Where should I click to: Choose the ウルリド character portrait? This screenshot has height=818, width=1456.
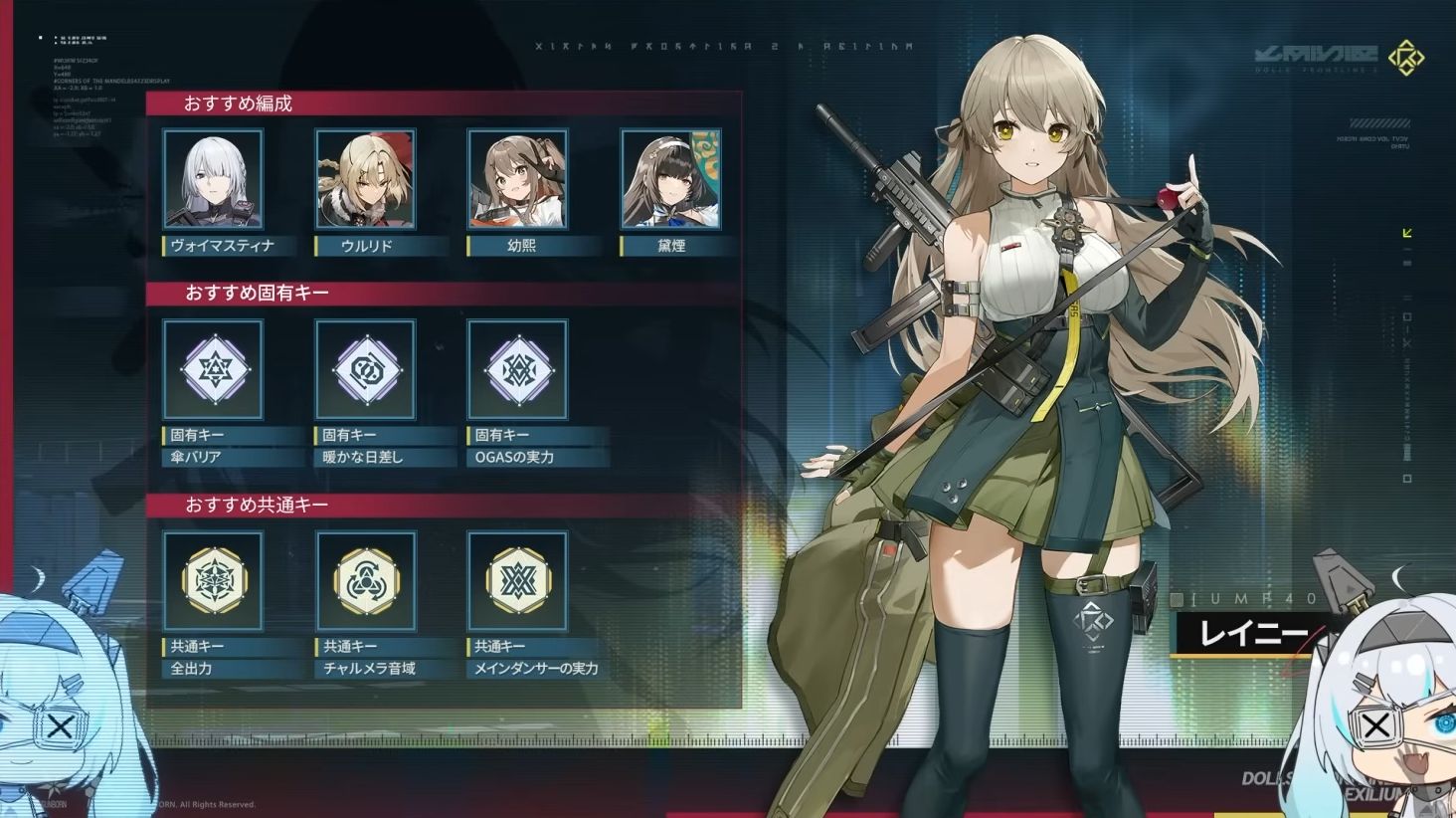[365, 179]
